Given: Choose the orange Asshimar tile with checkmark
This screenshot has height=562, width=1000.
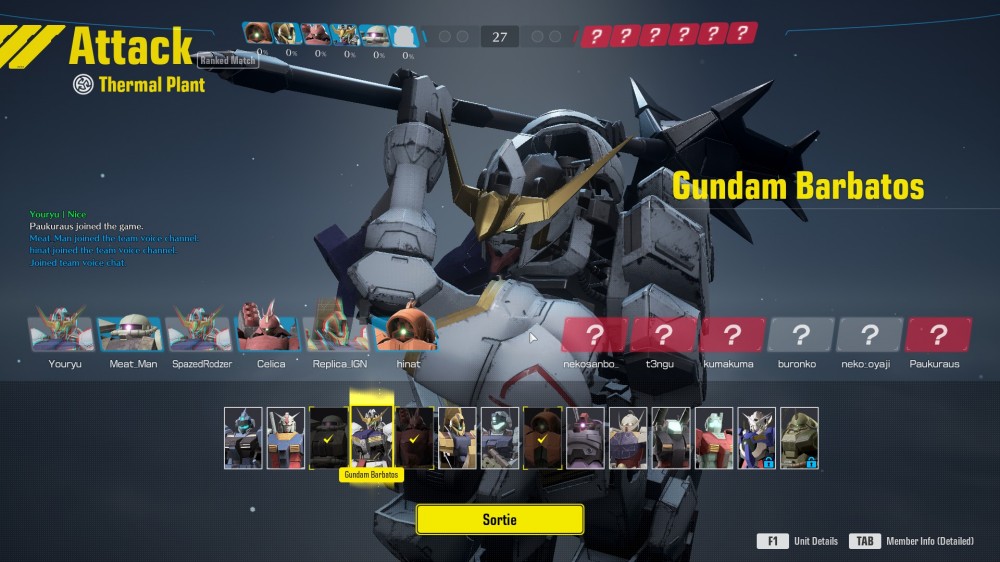Looking at the screenshot, I should click(x=542, y=437).
